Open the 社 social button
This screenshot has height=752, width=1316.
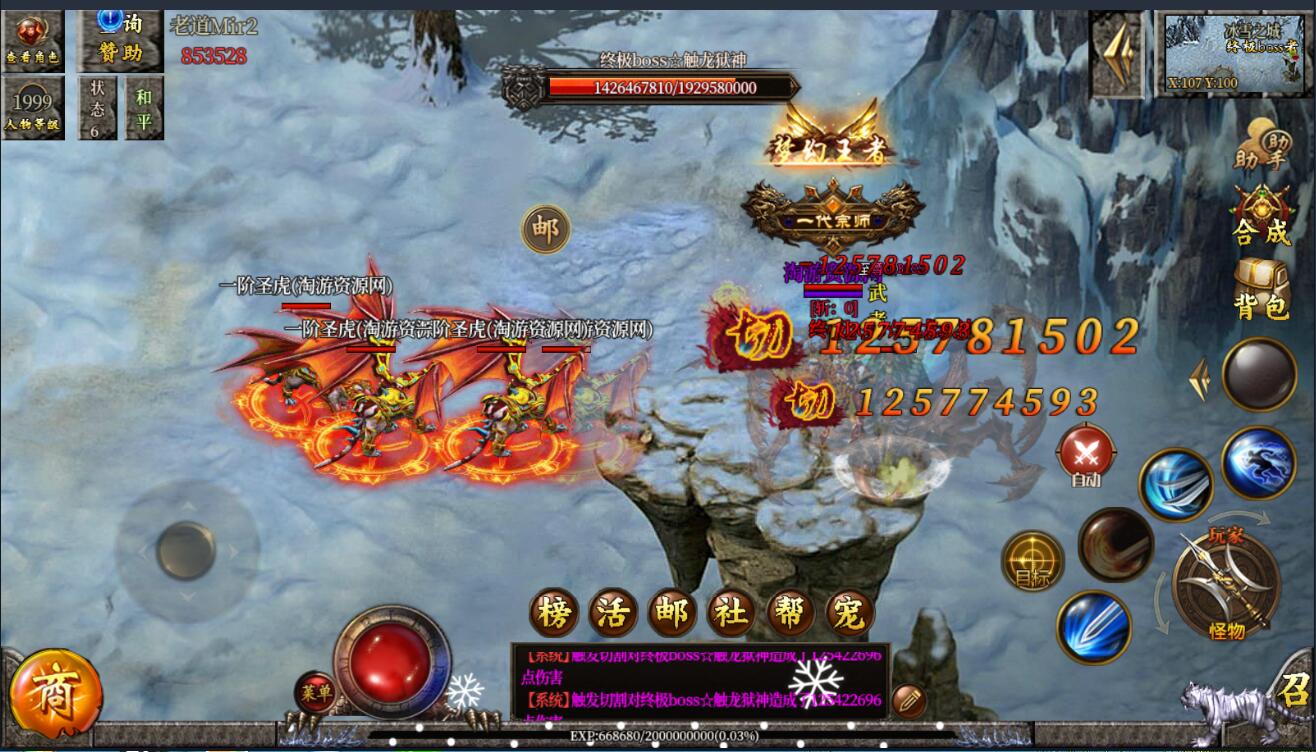click(731, 611)
